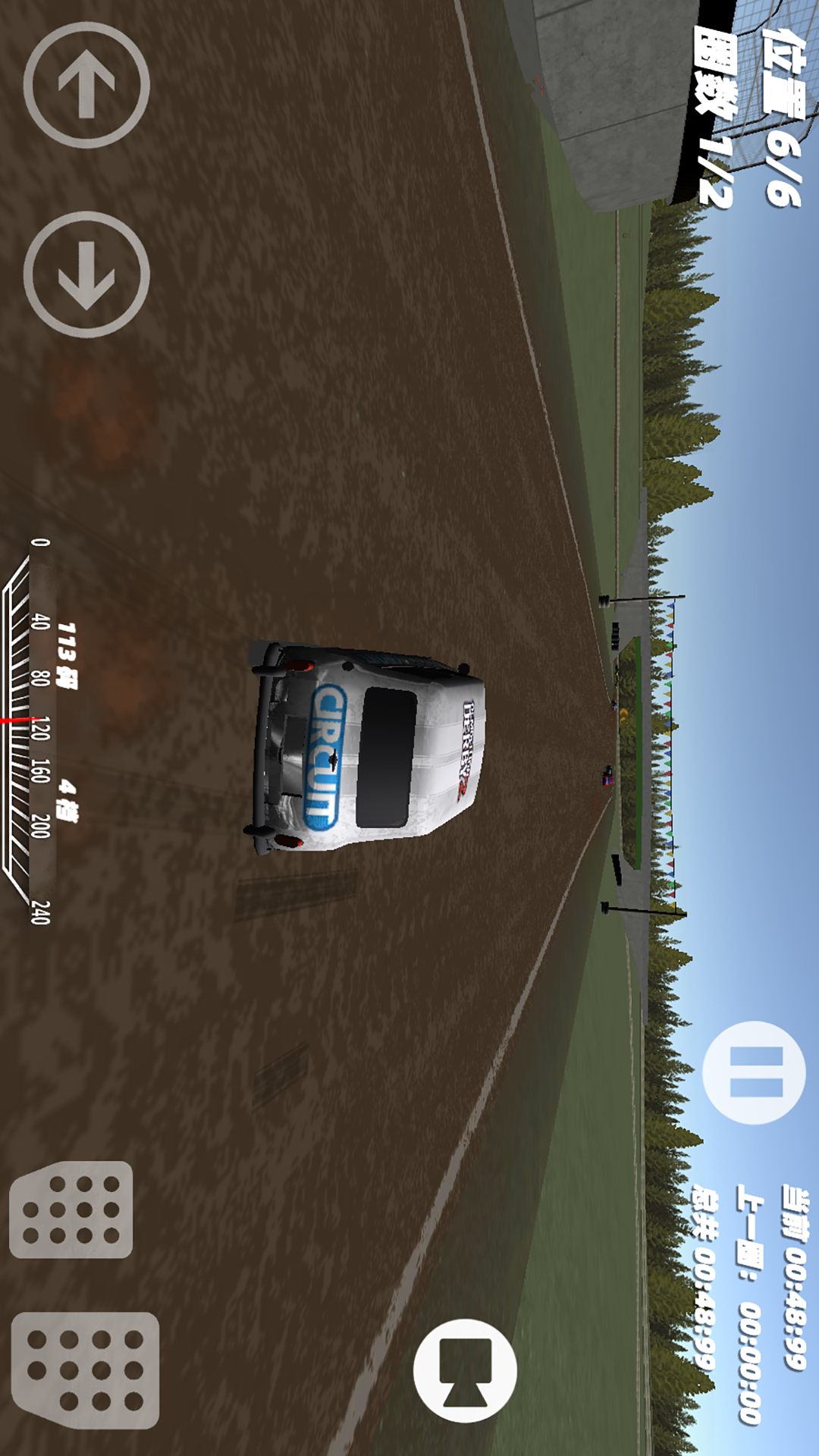Tap the up-pointing steering arrow button

point(86,85)
